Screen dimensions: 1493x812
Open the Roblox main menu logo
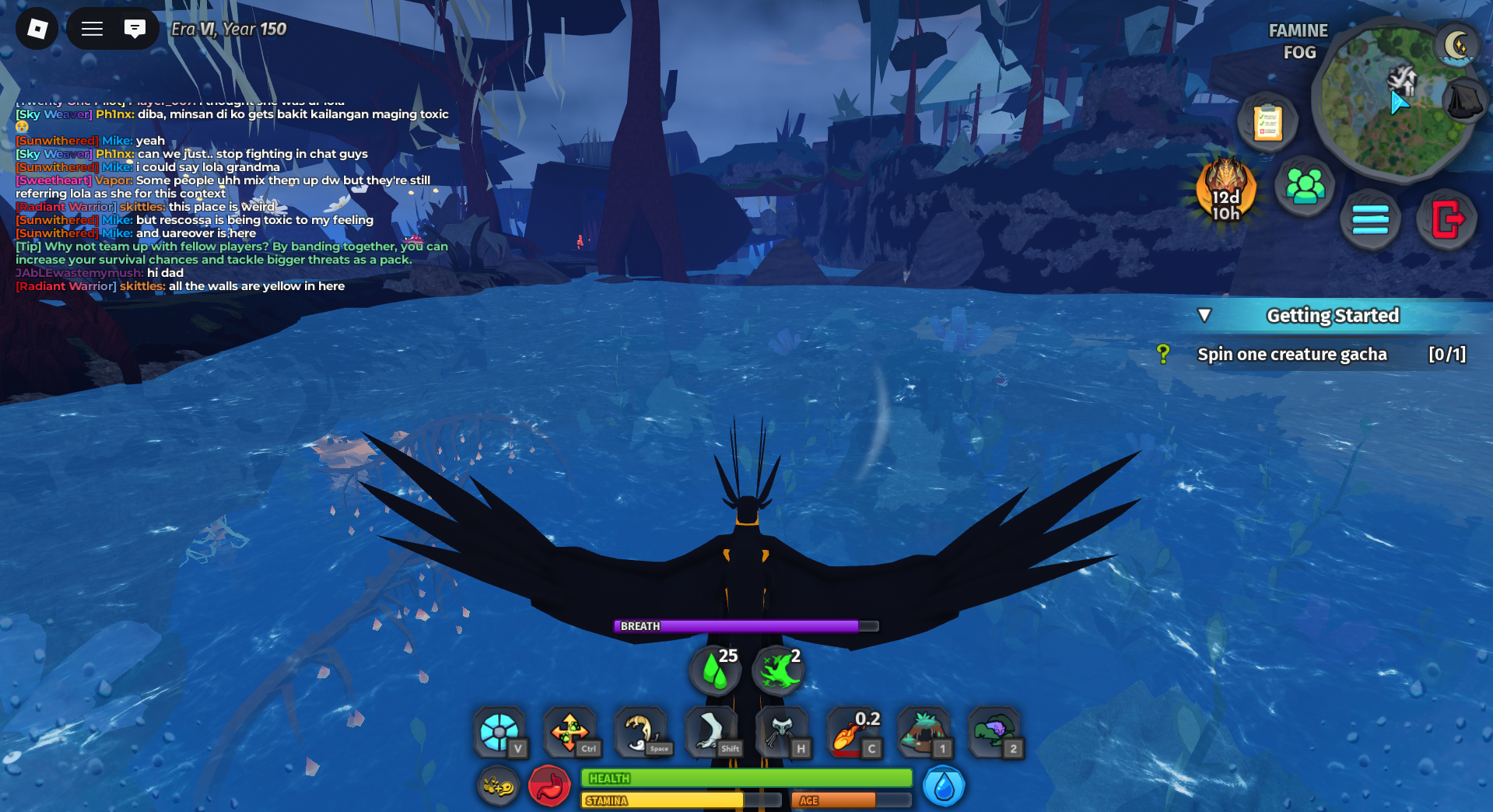tap(37, 29)
